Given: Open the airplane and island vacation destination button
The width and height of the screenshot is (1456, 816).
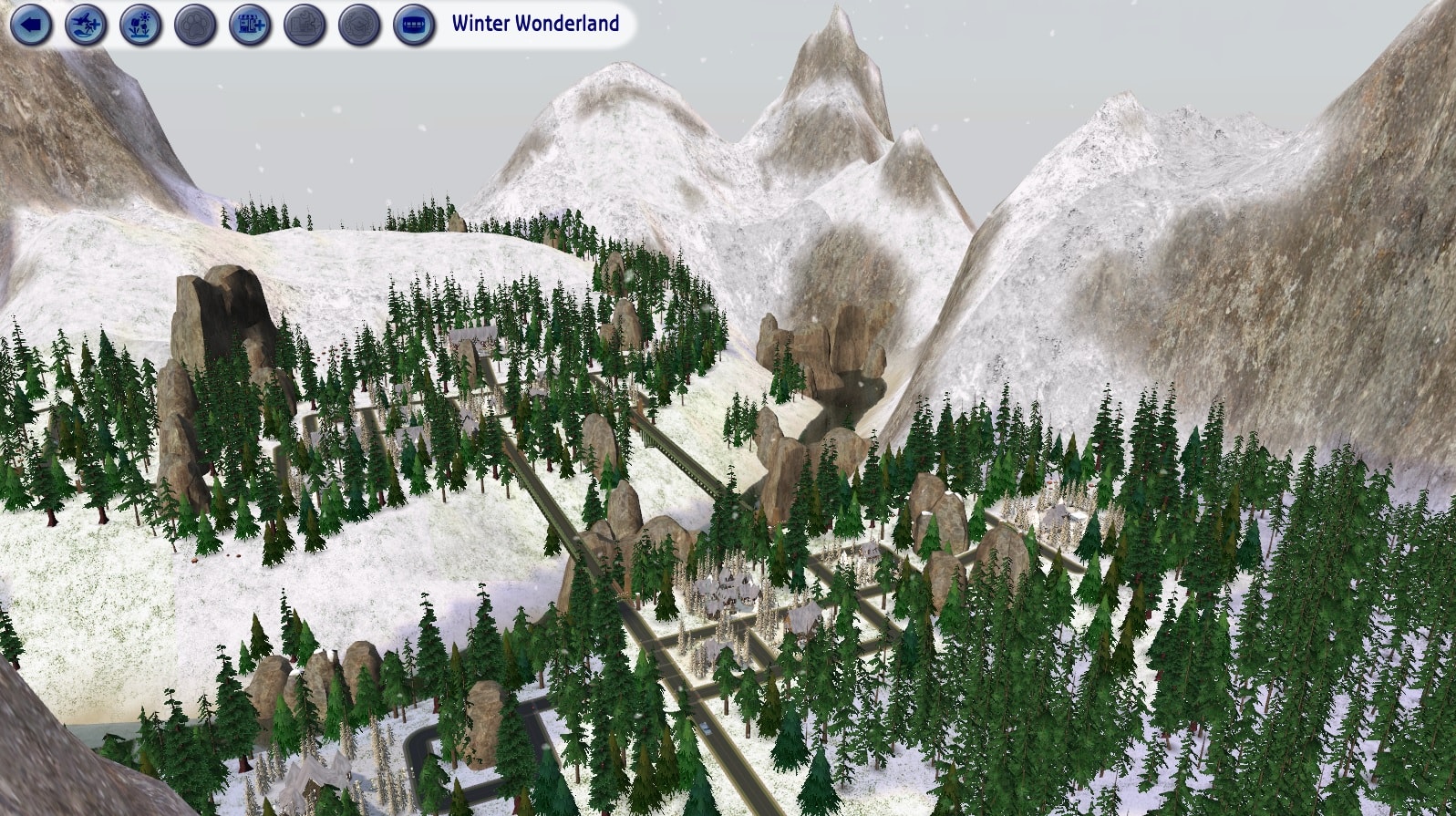Looking at the screenshot, I should pos(87,25).
